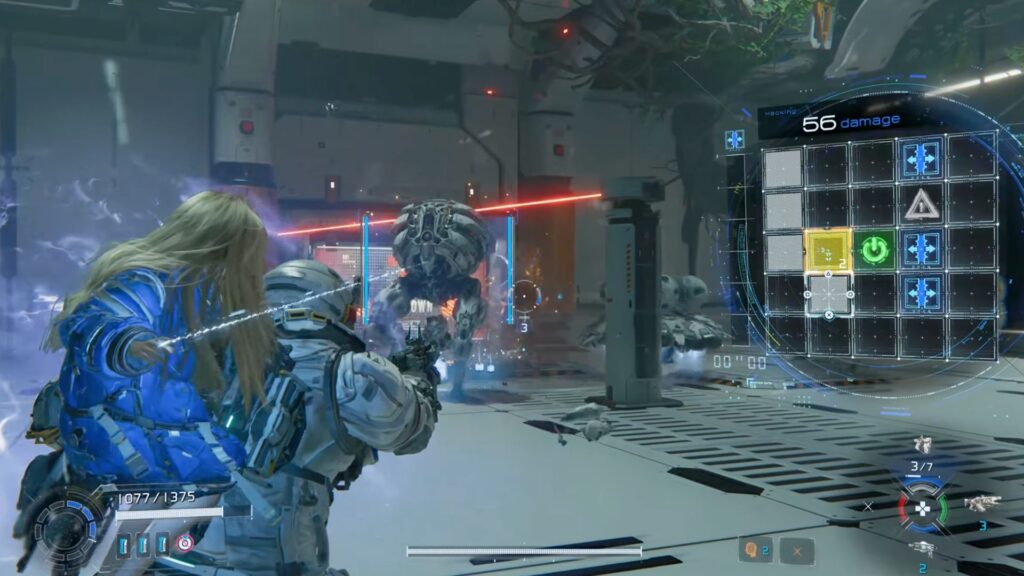The width and height of the screenshot is (1024, 576).
Task: Pick the blue arrow node beside the green power tile
Action: (920, 250)
